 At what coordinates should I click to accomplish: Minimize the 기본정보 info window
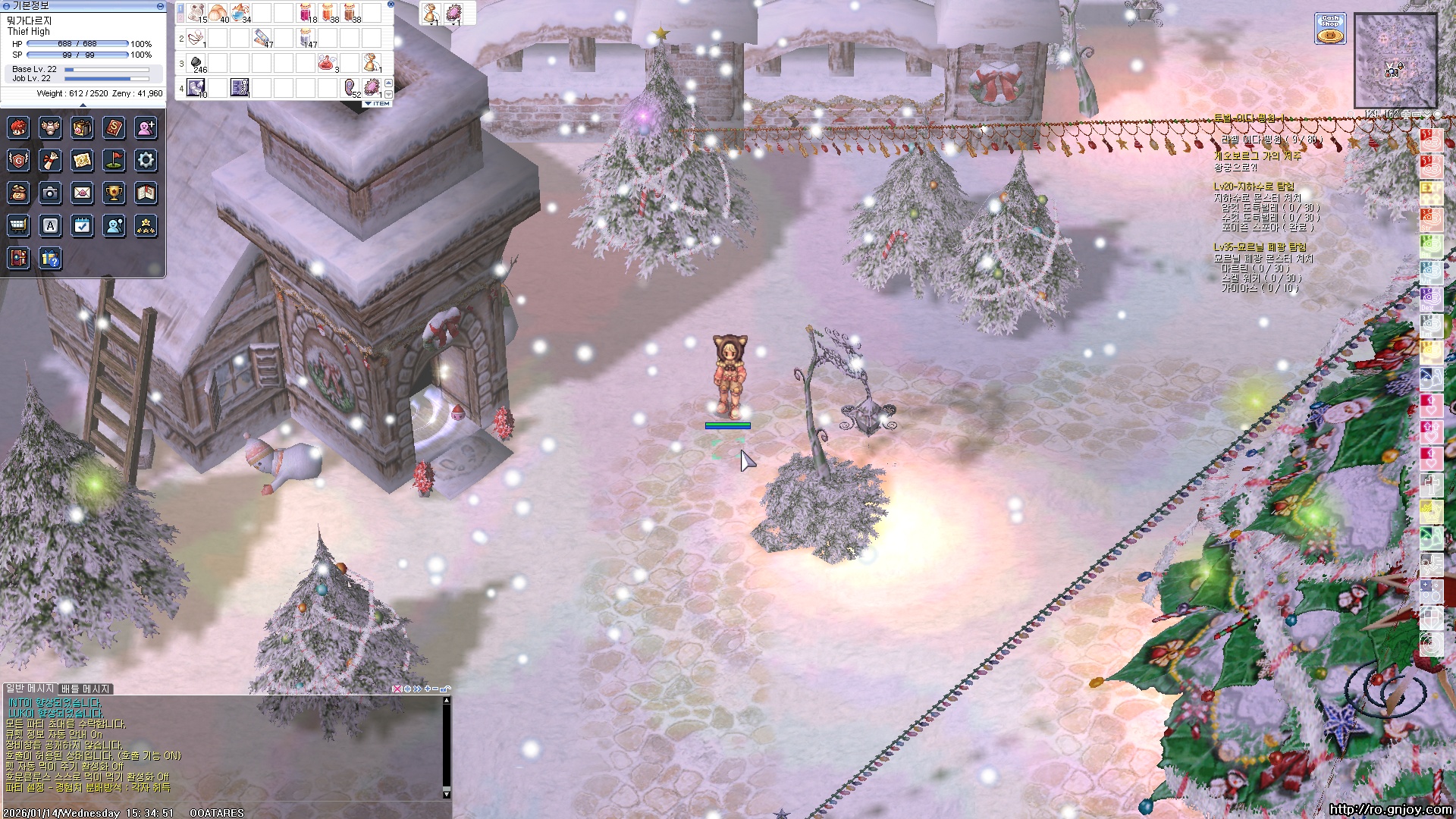point(160,6)
